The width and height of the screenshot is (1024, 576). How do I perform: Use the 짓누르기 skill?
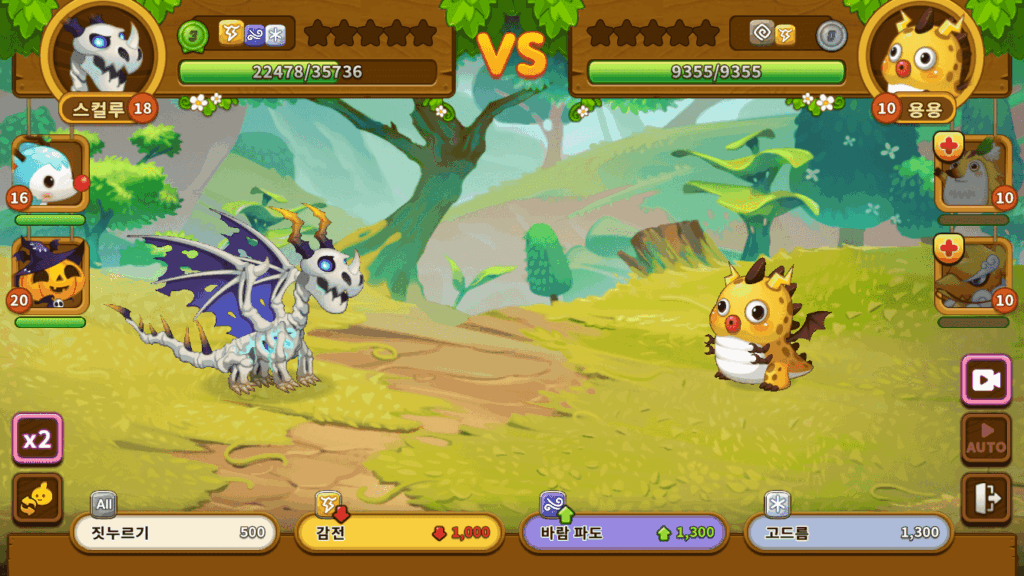[x=175, y=533]
